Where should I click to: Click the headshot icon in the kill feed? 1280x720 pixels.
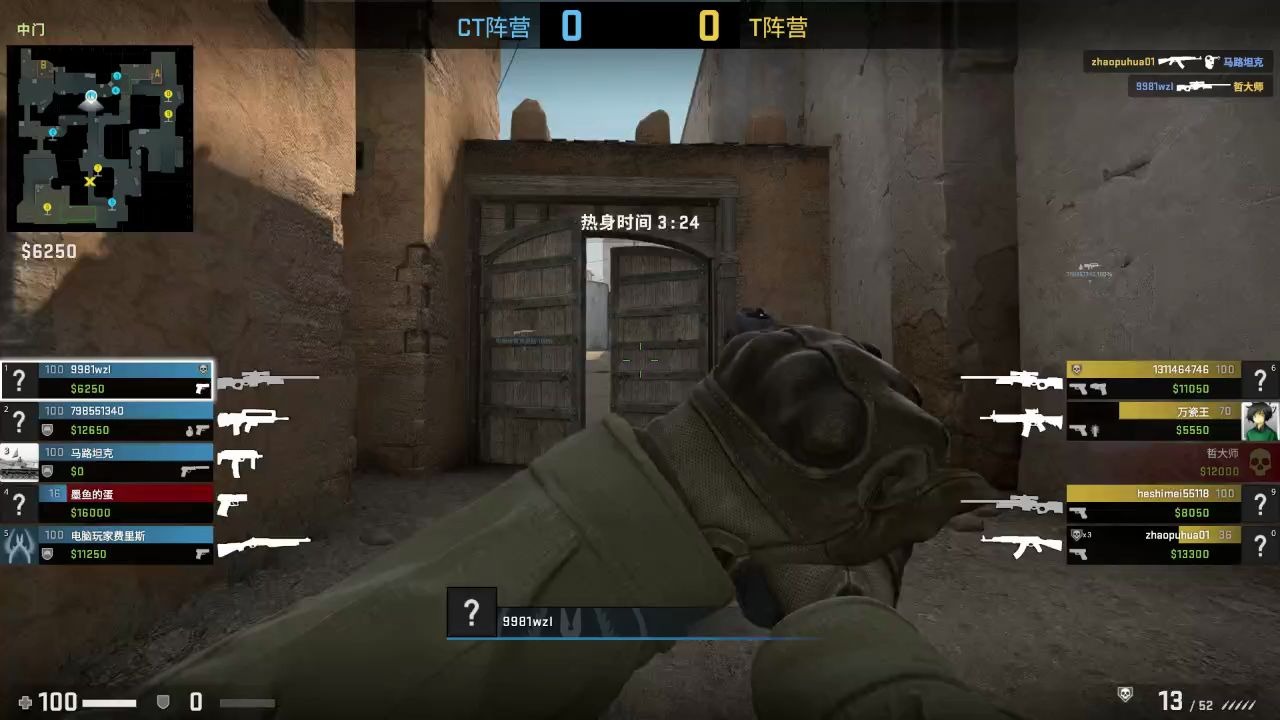tap(1210, 61)
